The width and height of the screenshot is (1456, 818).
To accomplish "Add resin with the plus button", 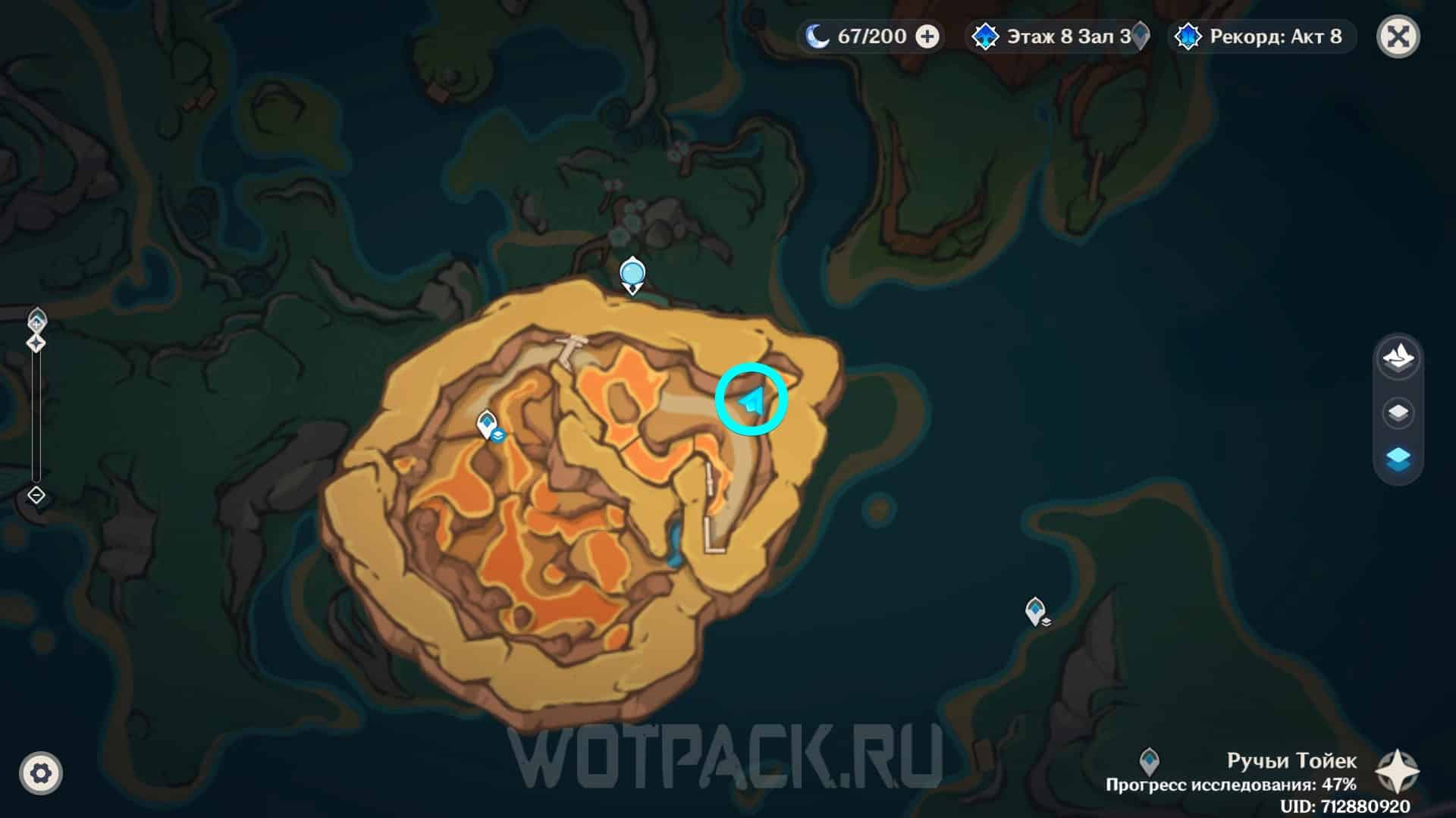I will 927,36.
